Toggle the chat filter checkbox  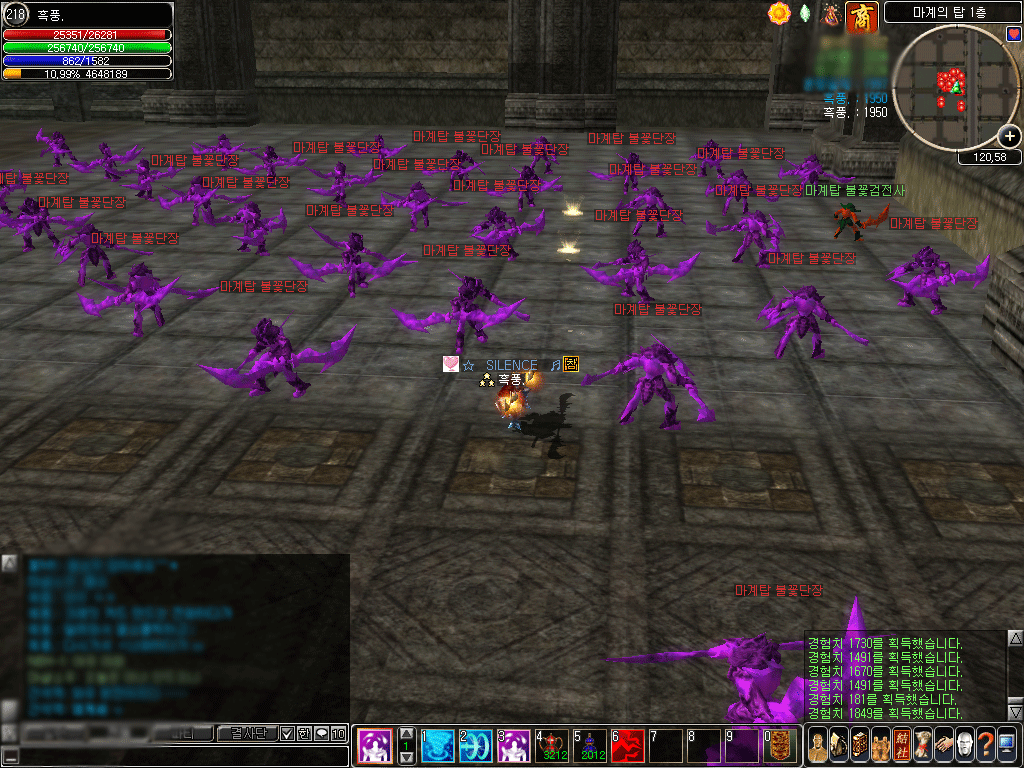point(287,734)
